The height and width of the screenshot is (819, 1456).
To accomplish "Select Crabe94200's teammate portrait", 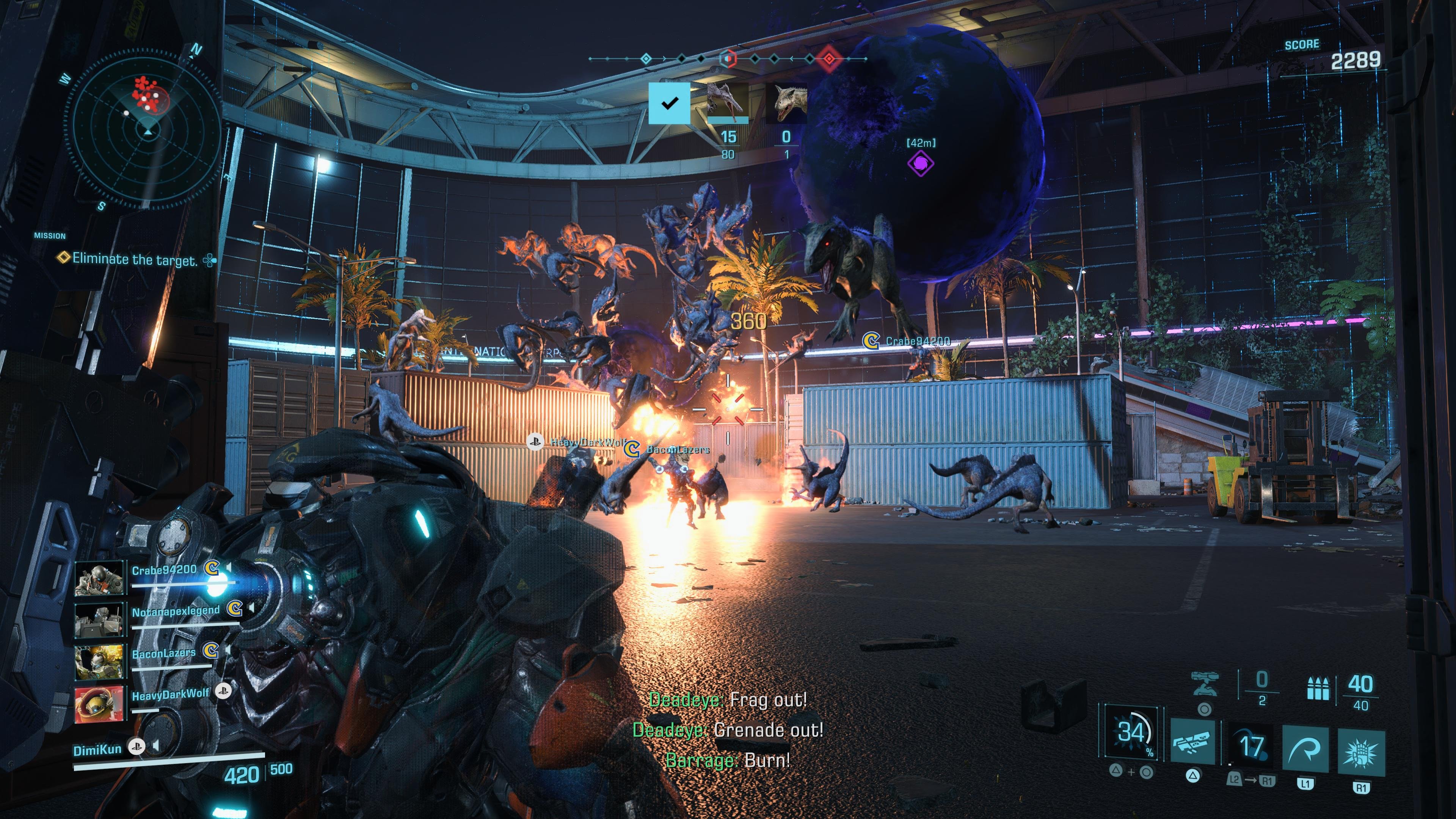I will point(99,577).
